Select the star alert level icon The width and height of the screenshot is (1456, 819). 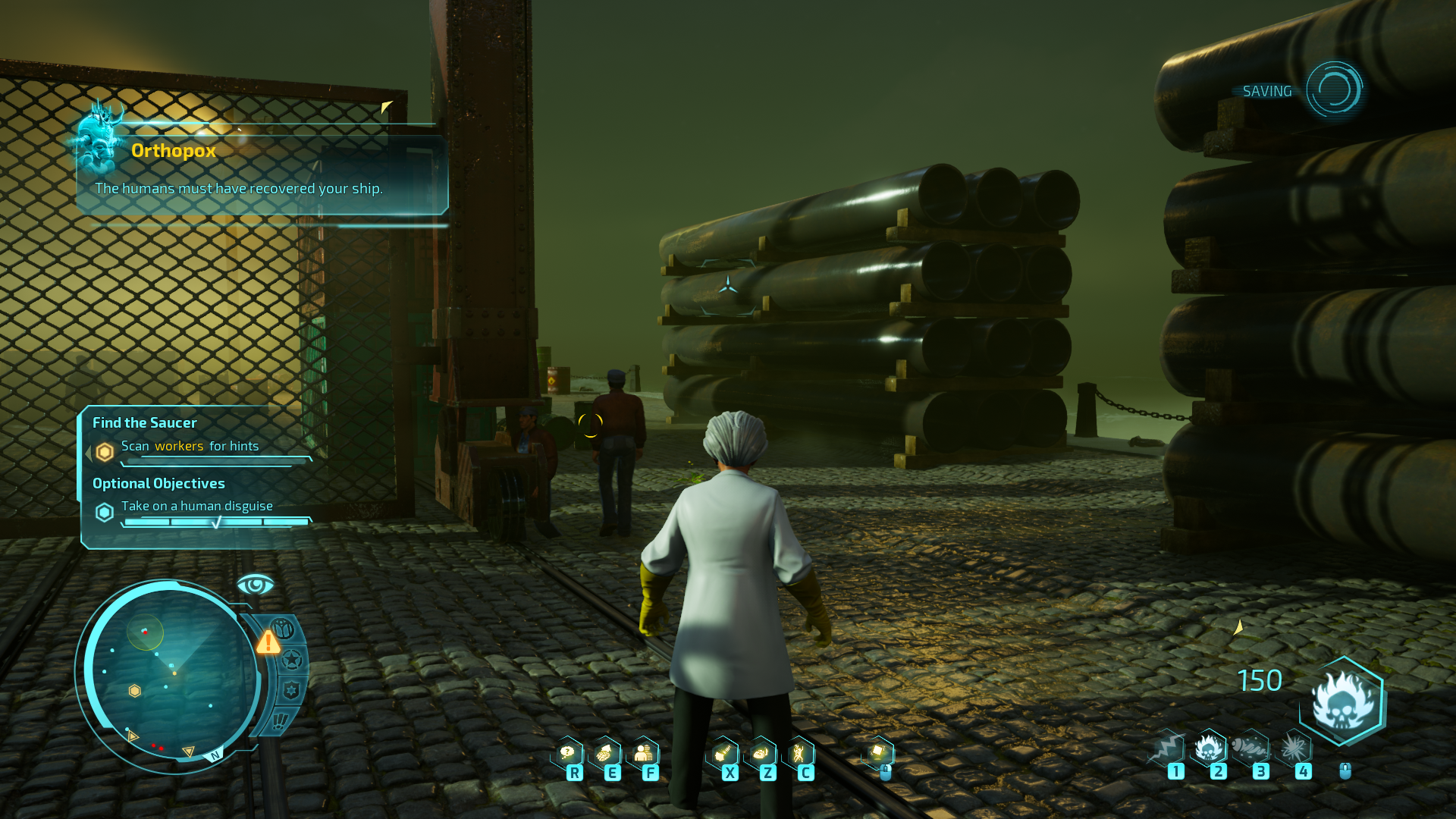[x=292, y=661]
